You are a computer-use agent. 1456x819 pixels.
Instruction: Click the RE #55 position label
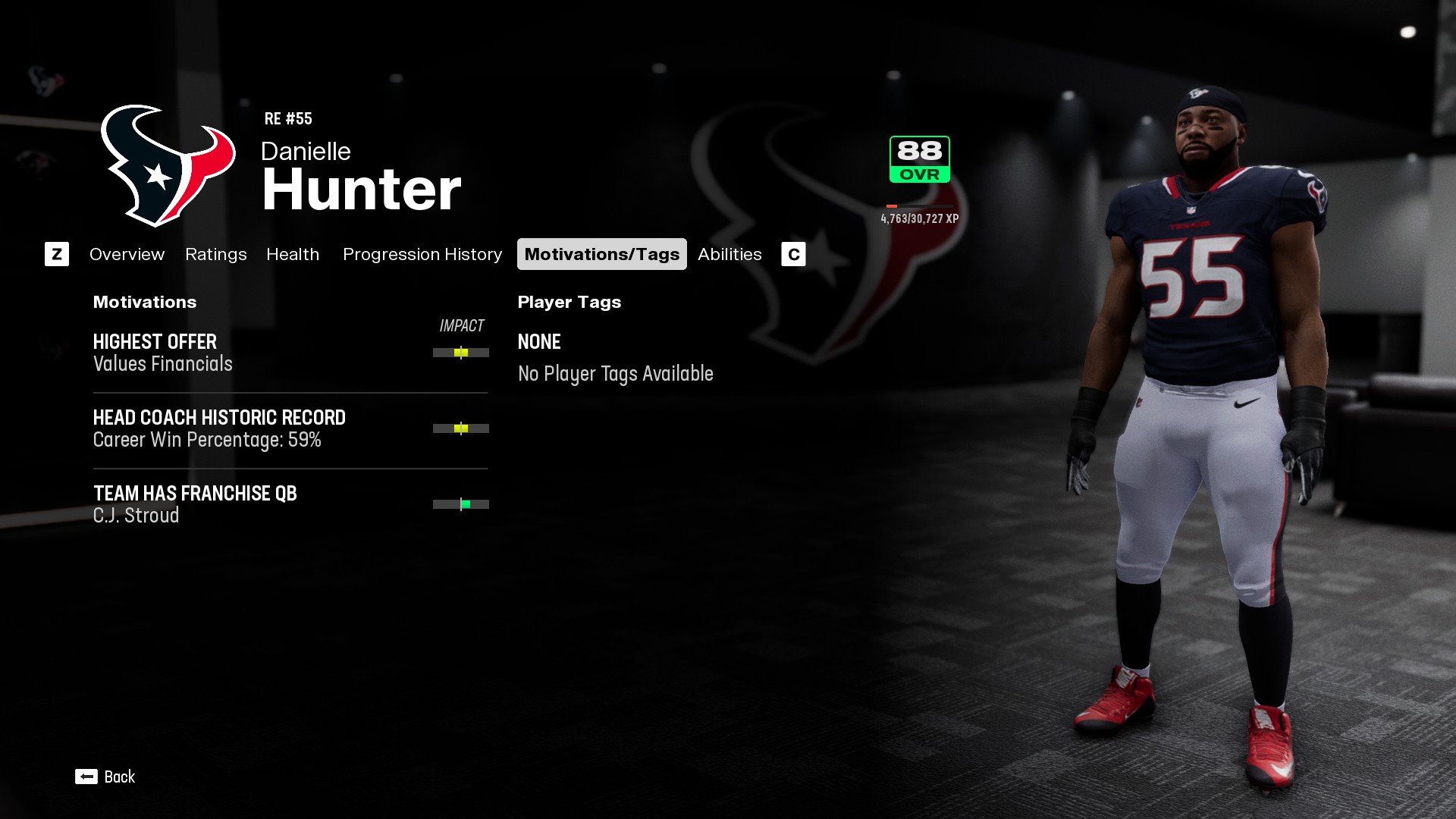pyautogui.click(x=288, y=118)
